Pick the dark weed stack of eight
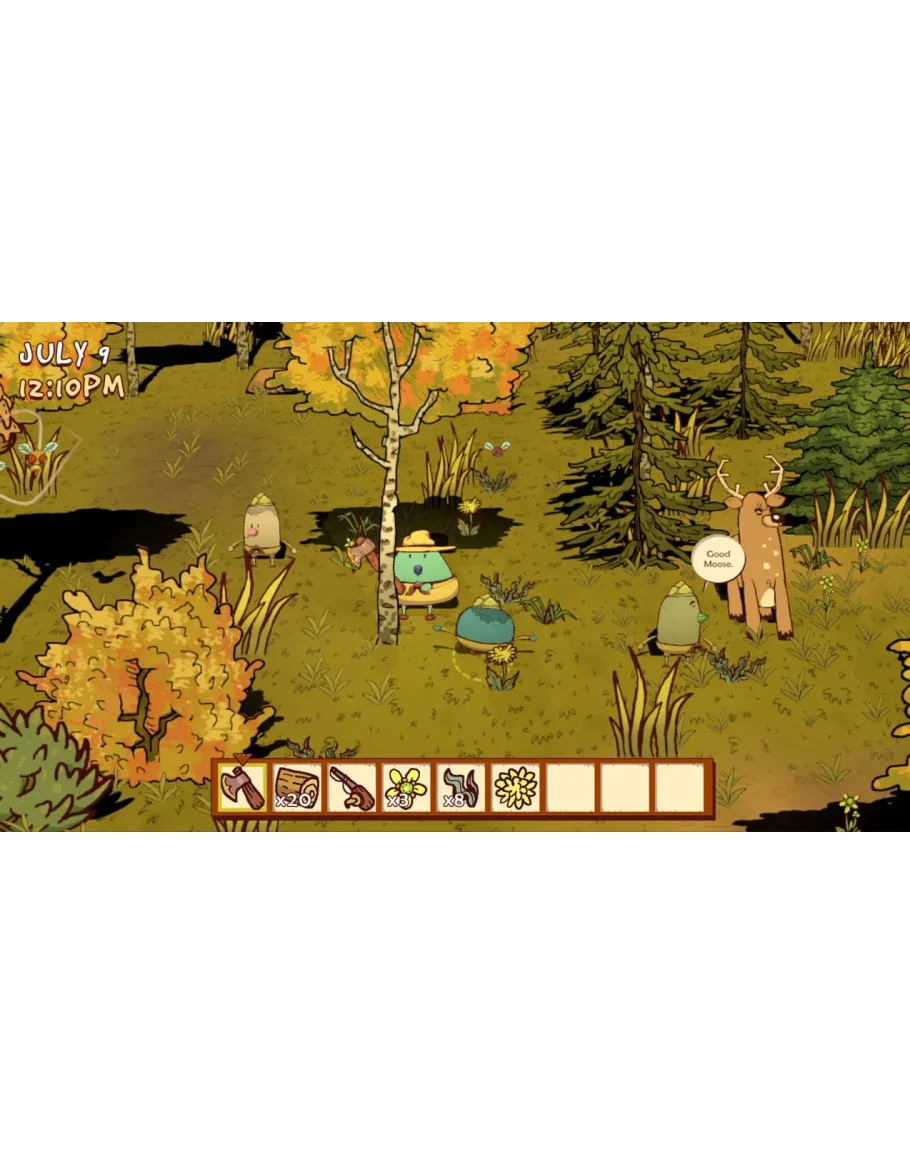 point(461,788)
